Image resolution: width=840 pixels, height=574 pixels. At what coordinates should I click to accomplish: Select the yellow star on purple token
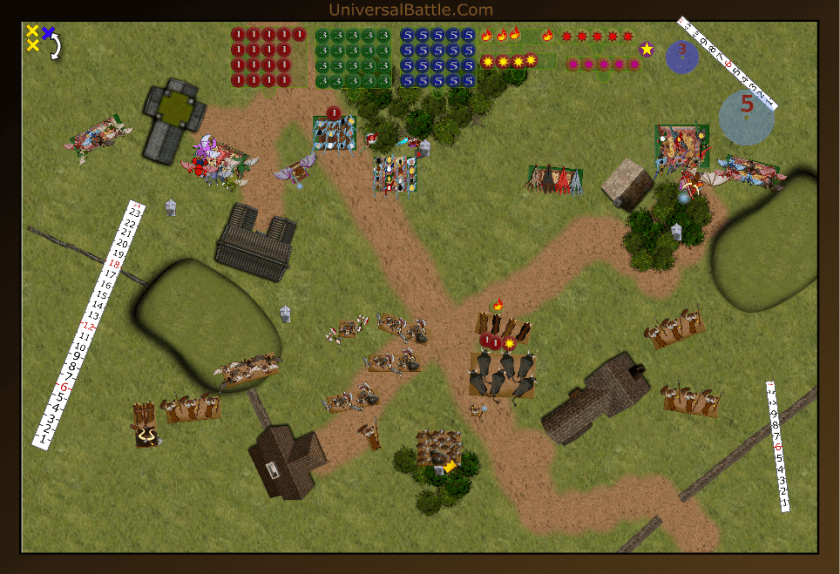647,49
